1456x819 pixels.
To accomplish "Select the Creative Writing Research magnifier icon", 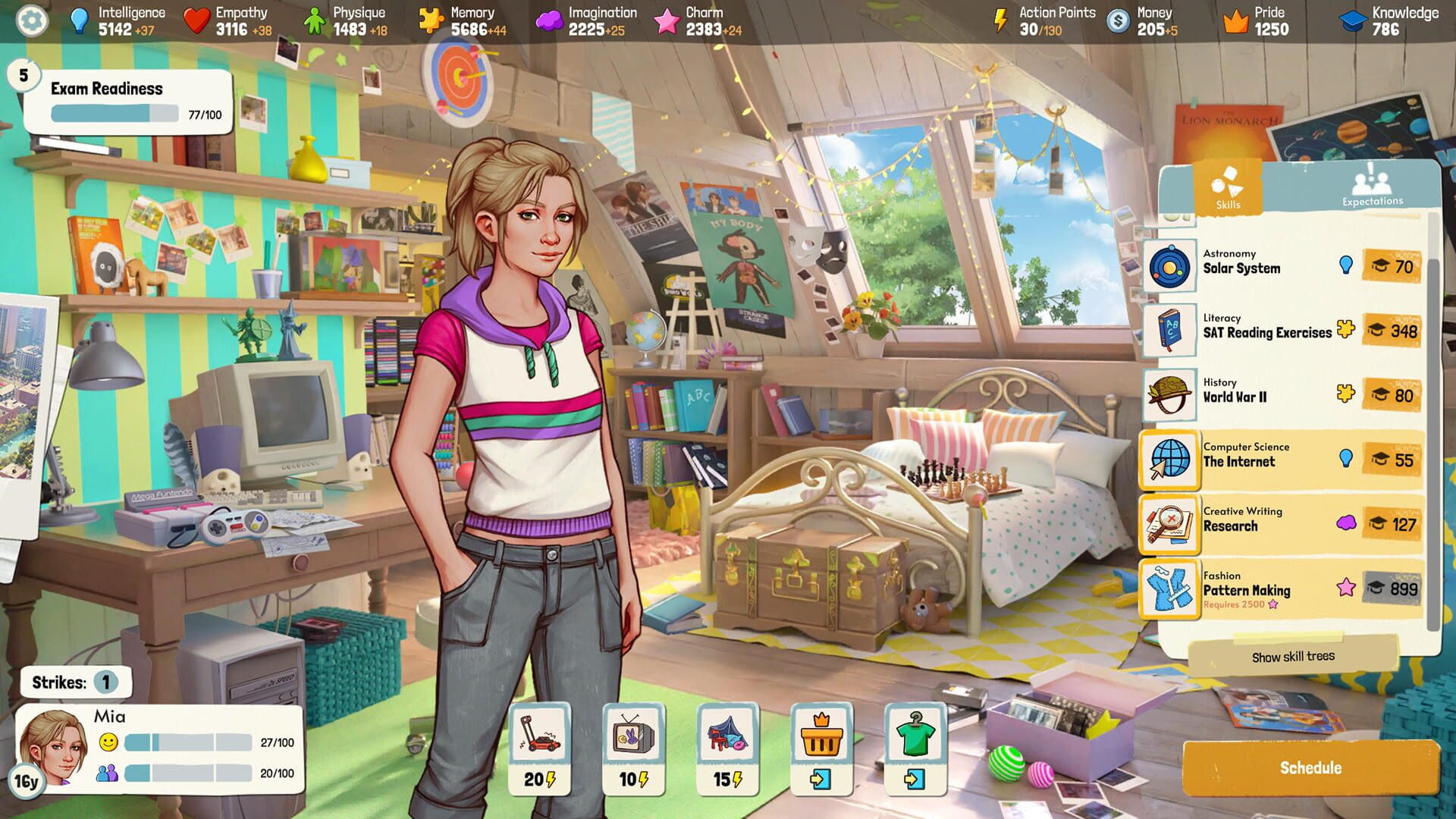I will (1170, 520).
